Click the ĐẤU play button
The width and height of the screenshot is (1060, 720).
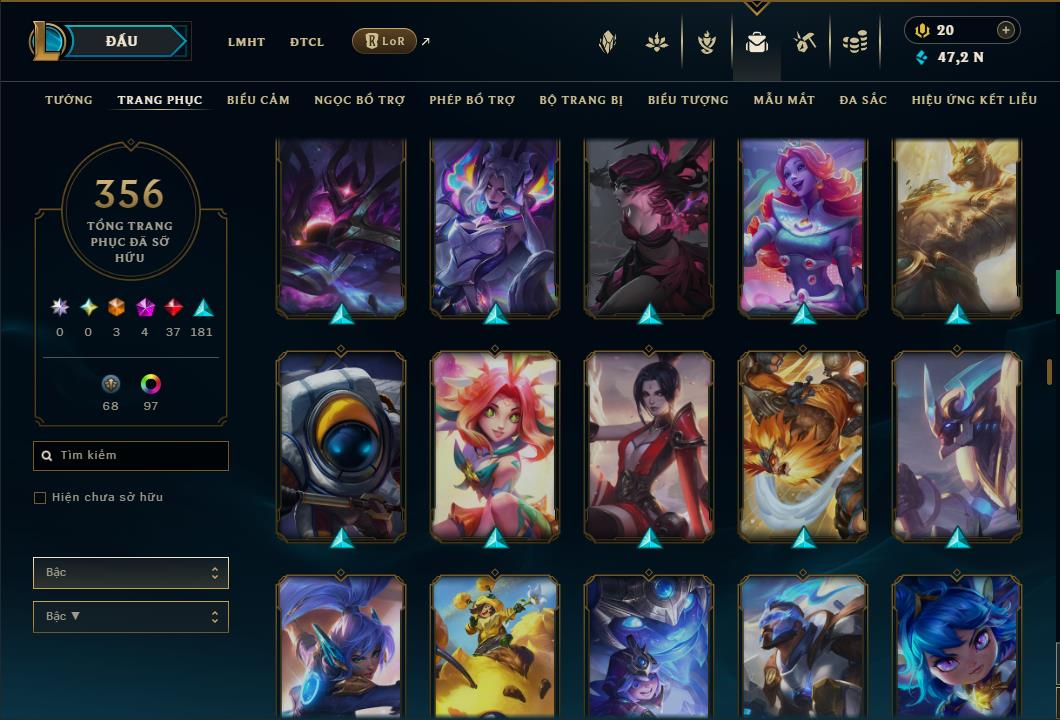coord(122,41)
